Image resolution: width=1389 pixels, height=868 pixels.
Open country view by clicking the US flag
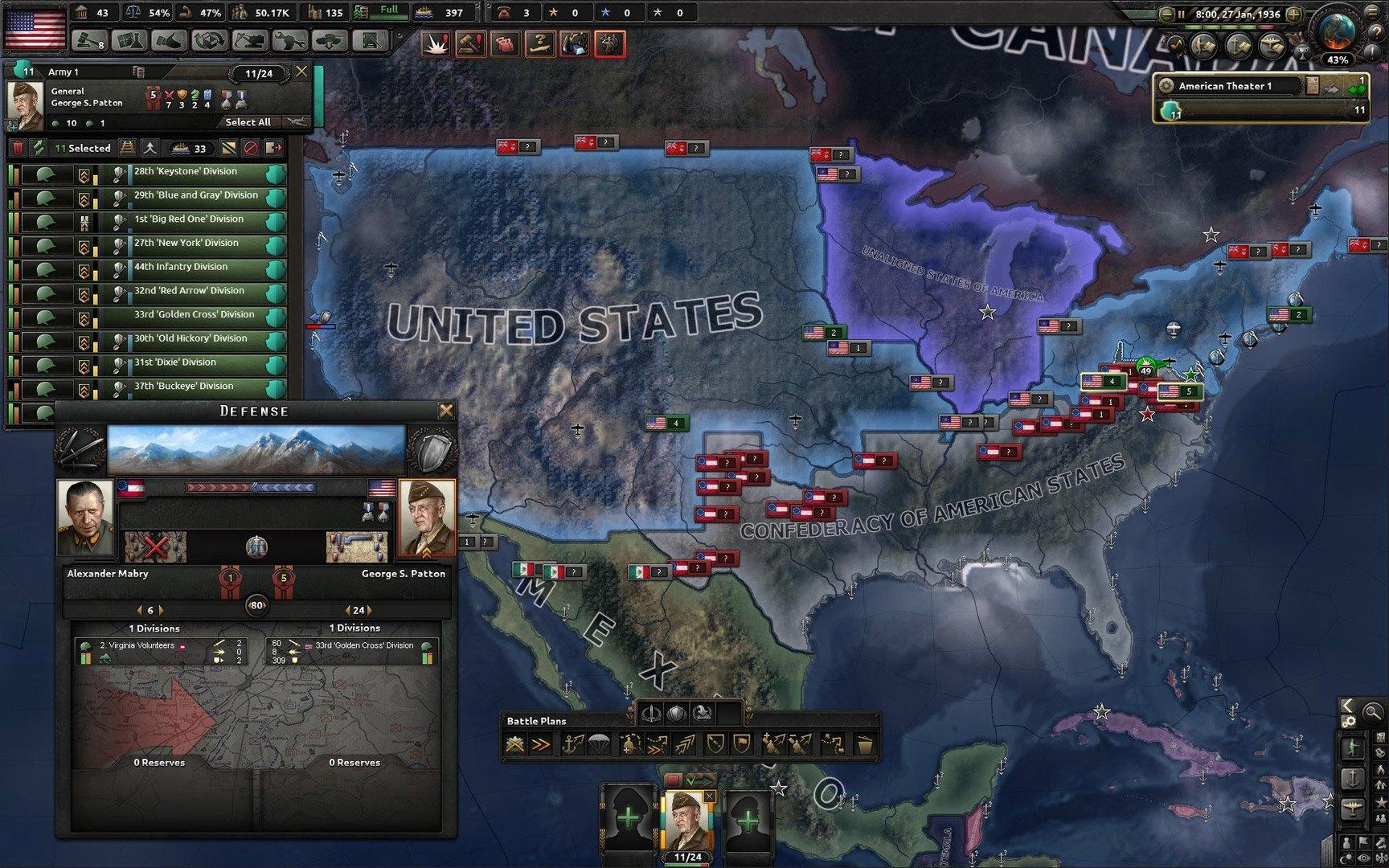coord(34,27)
